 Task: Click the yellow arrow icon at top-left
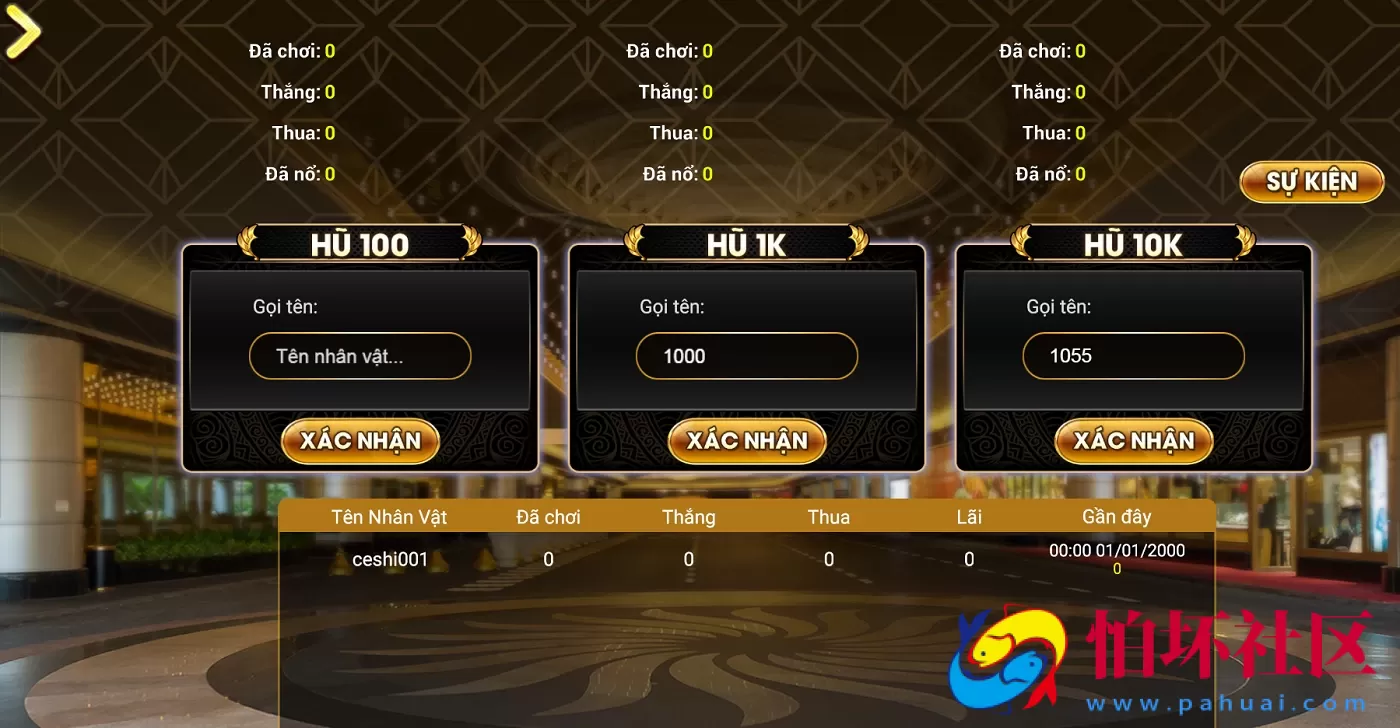(22, 30)
